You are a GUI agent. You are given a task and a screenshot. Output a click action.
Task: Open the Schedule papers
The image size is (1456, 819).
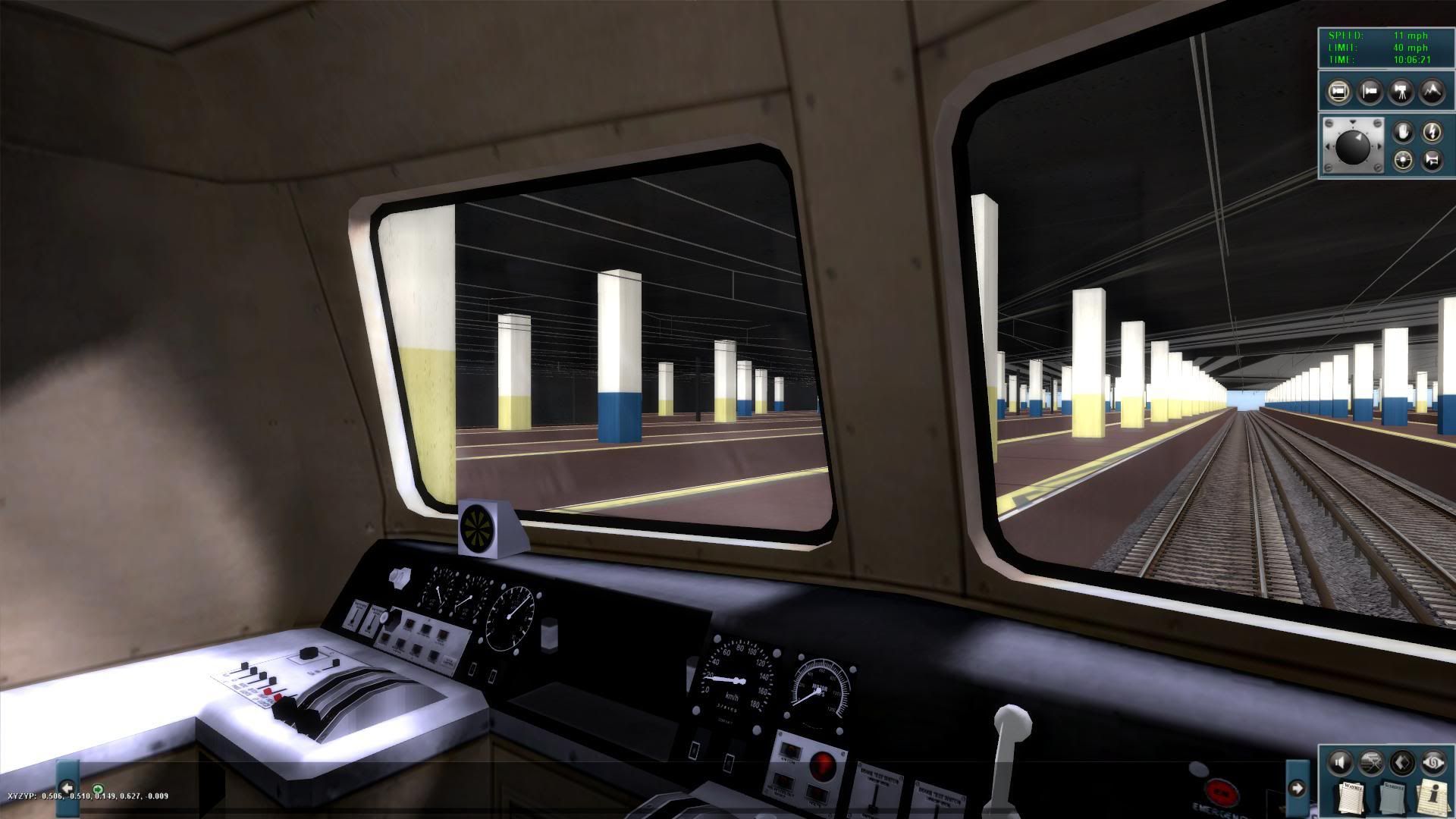tap(1394, 798)
